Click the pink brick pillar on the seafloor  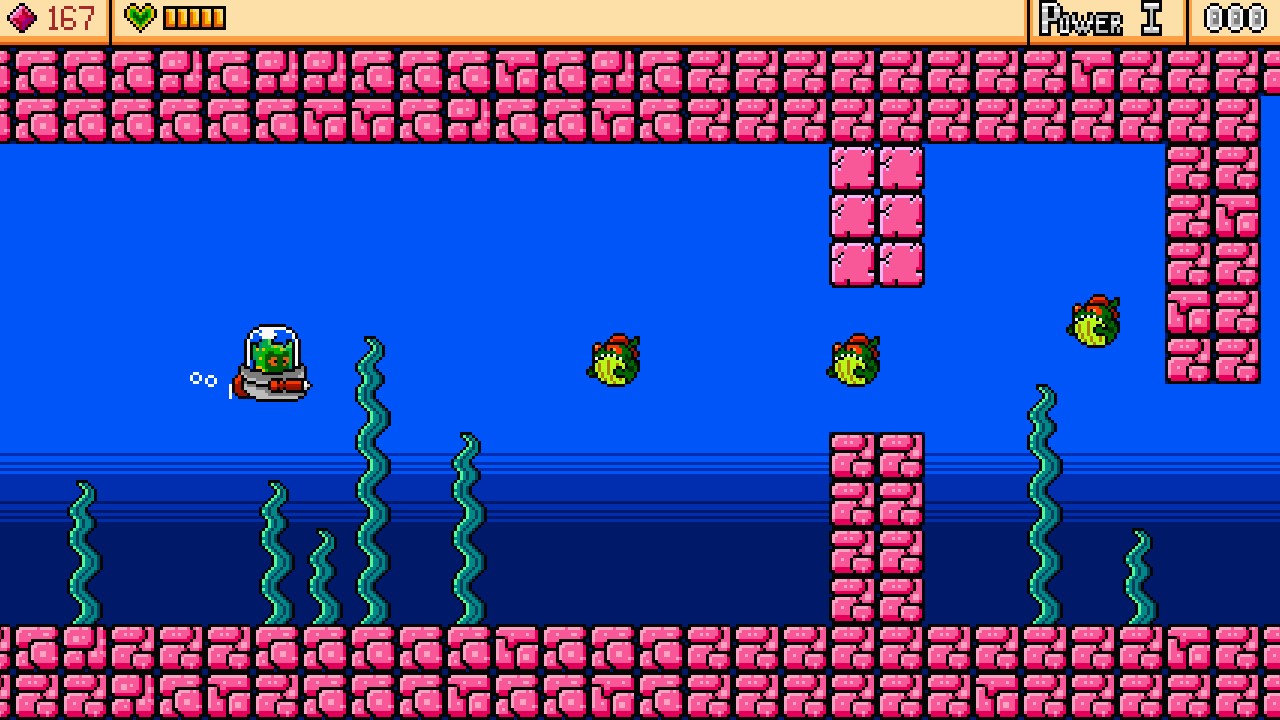876,530
